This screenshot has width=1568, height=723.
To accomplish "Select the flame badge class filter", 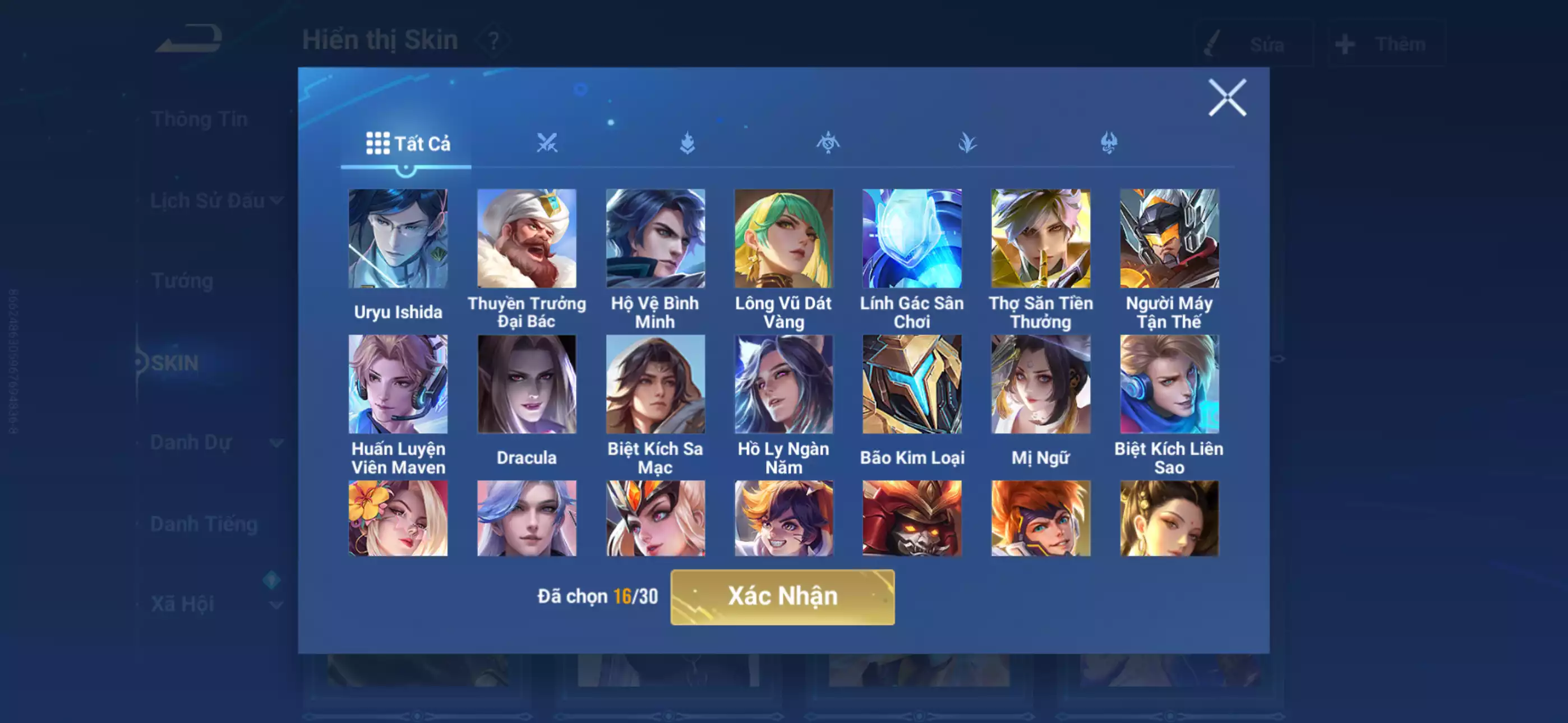I will [x=688, y=142].
